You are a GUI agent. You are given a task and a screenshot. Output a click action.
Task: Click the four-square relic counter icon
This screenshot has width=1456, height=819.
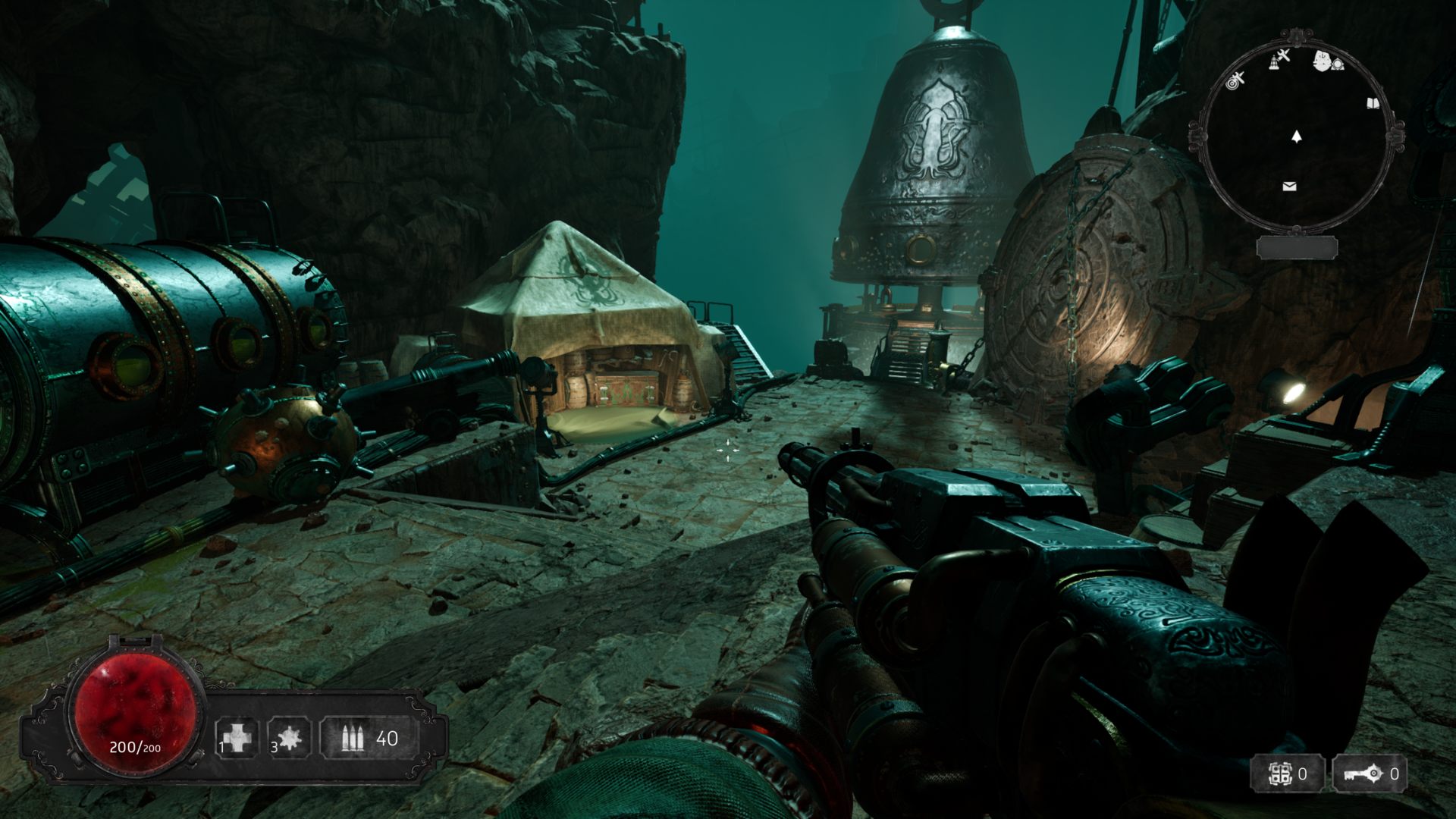tap(1281, 774)
